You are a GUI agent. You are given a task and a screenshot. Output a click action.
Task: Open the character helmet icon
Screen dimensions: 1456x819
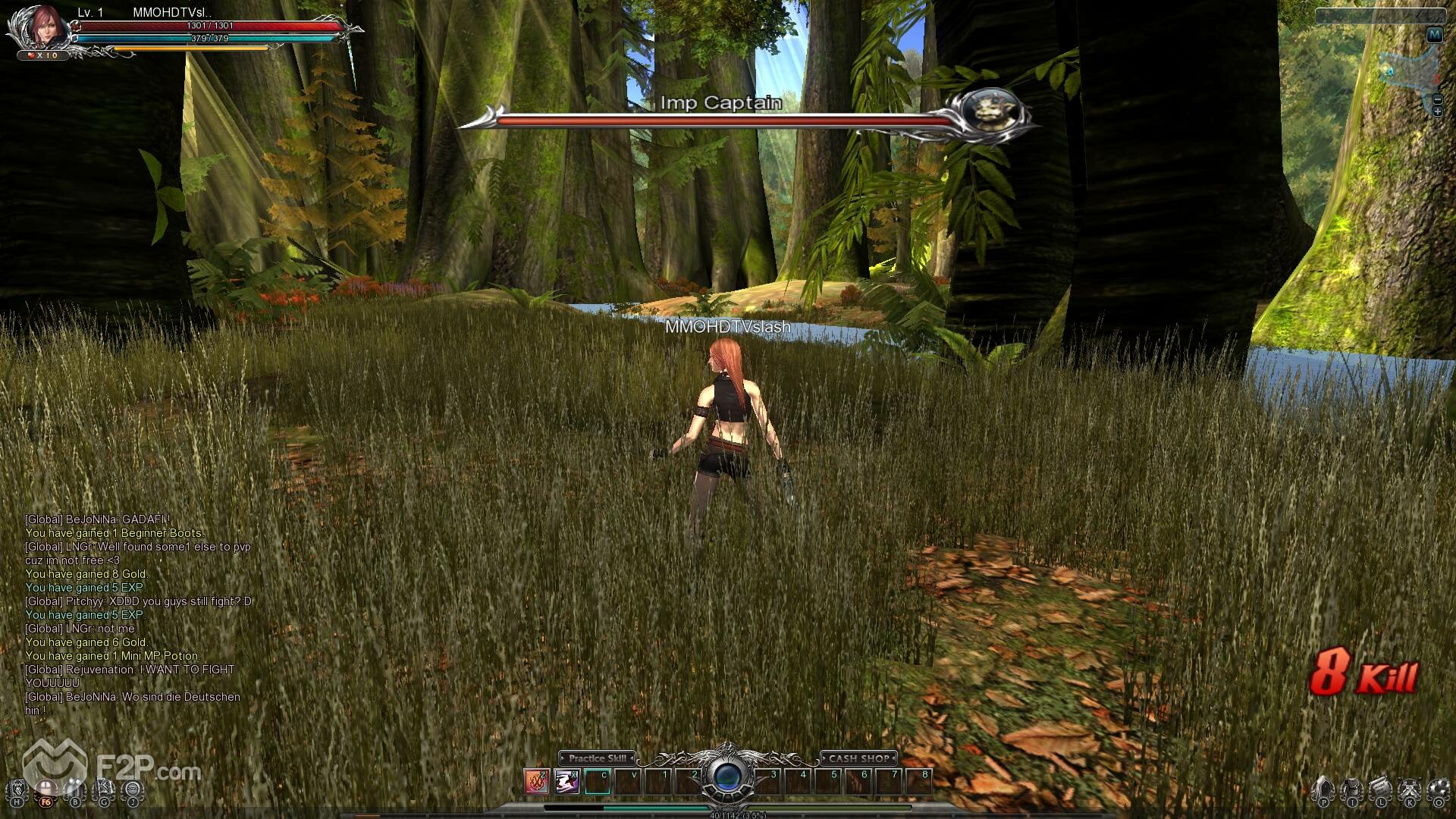pos(1323,789)
